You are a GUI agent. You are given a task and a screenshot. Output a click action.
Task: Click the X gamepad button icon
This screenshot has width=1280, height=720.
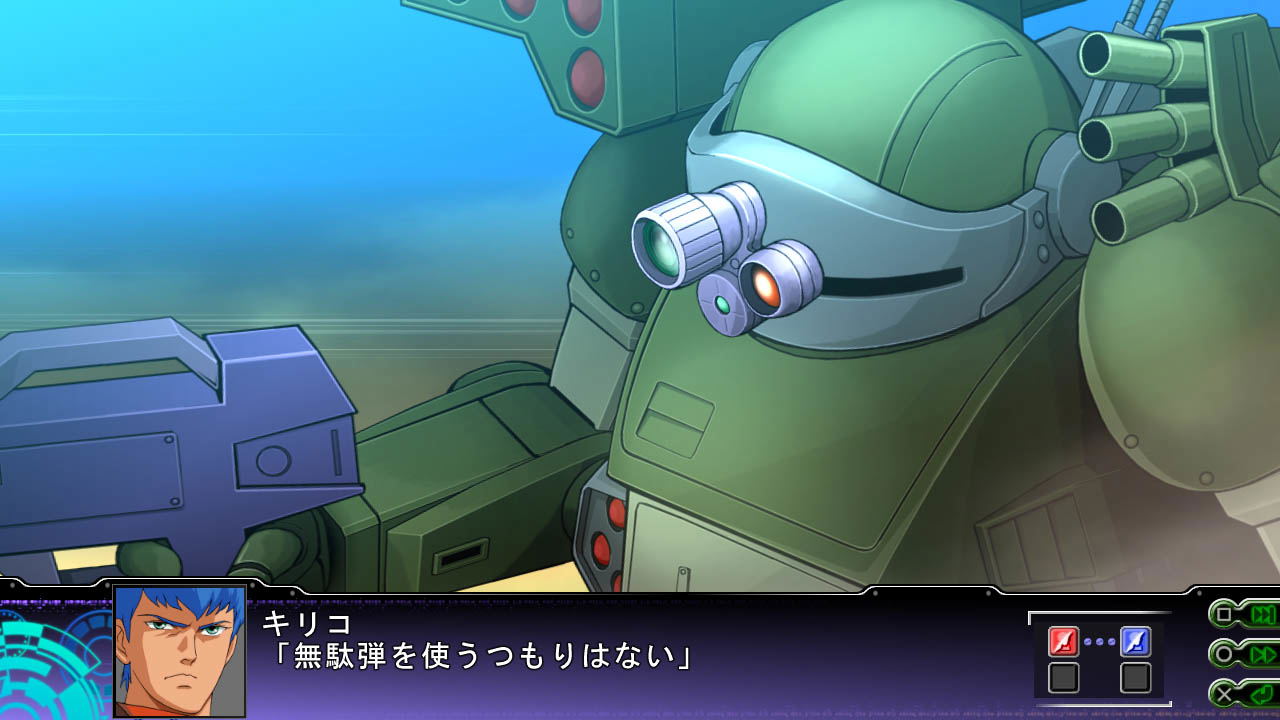coord(1223,692)
